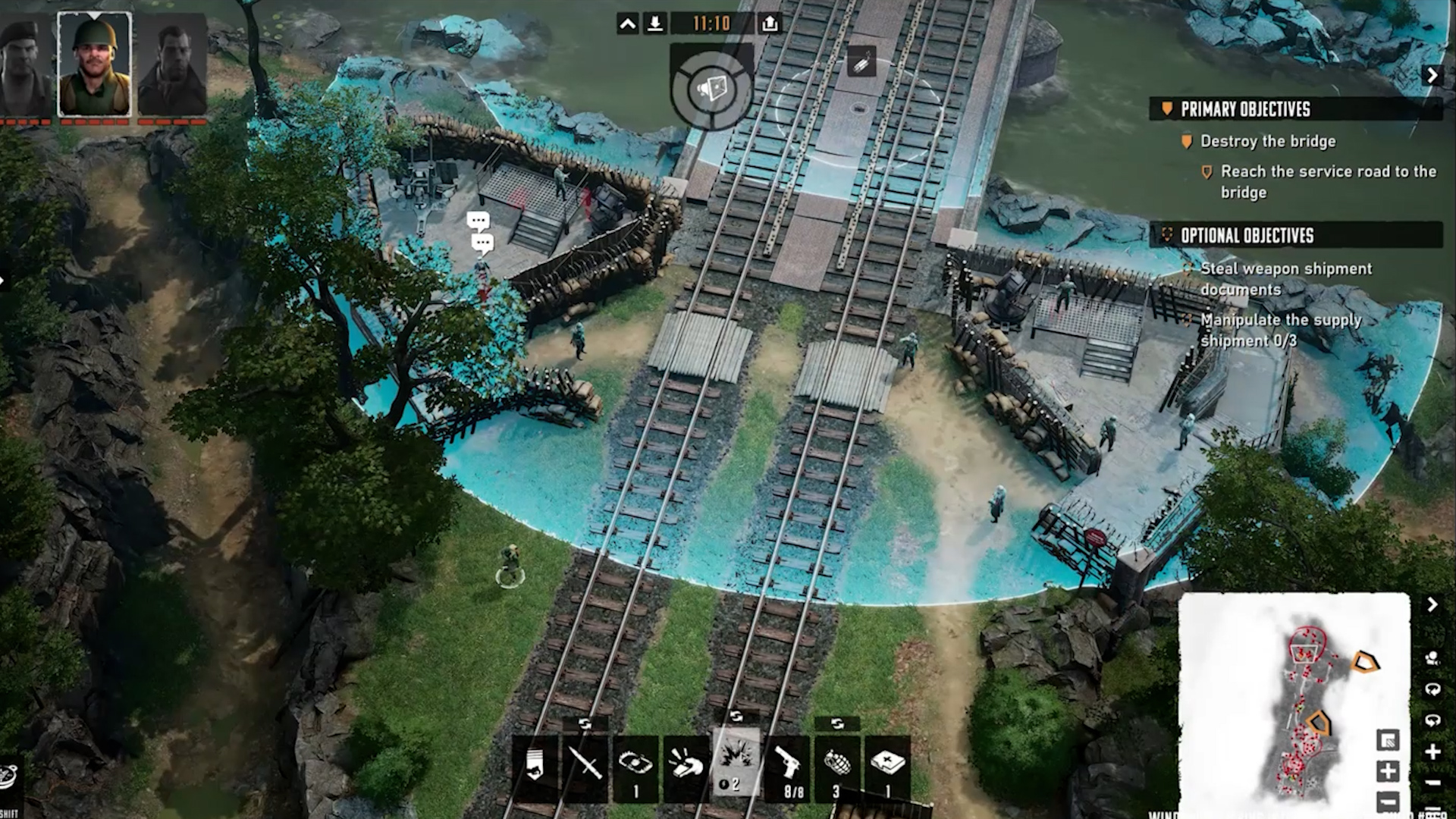Image resolution: width=1456 pixels, height=819 pixels.
Task: Click the quick save download-arrow button
Action: pos(655,24)
